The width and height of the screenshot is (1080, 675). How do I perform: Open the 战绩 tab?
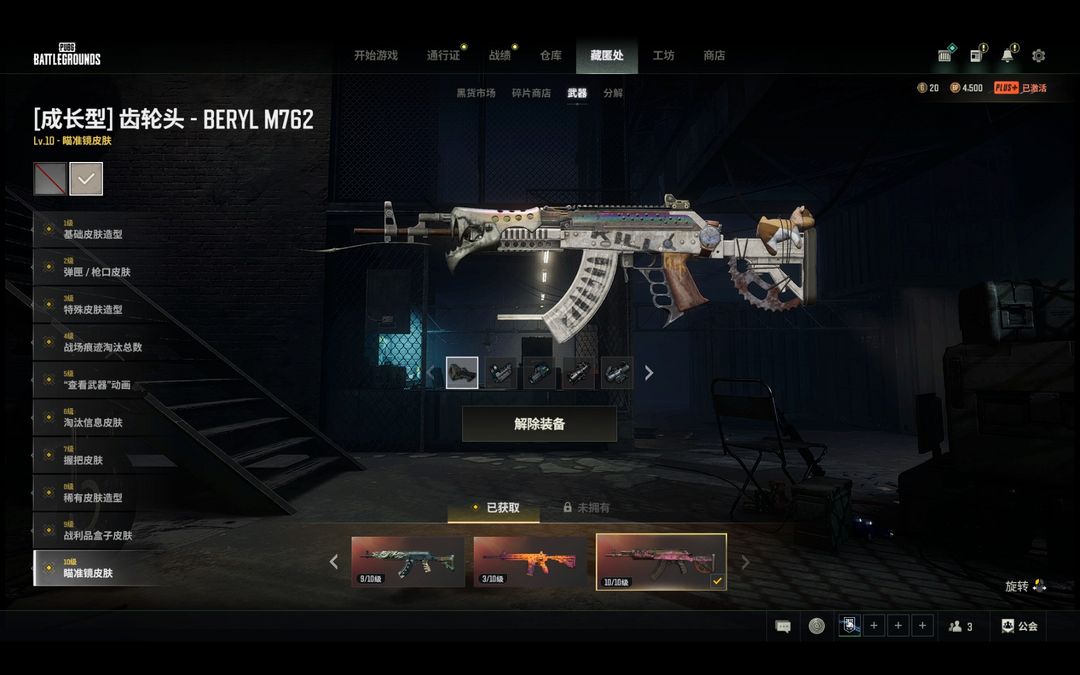pyautogui.click(x=500, y=56)
